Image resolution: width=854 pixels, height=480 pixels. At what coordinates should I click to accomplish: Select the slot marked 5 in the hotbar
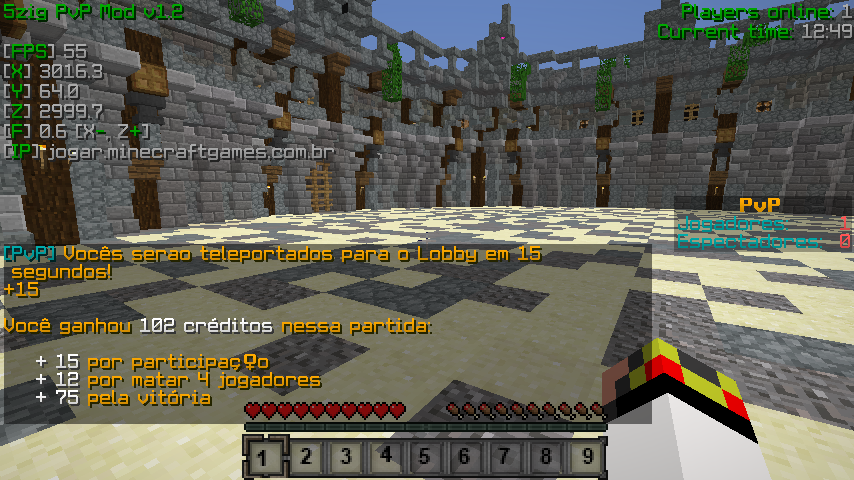coord(426,458)
